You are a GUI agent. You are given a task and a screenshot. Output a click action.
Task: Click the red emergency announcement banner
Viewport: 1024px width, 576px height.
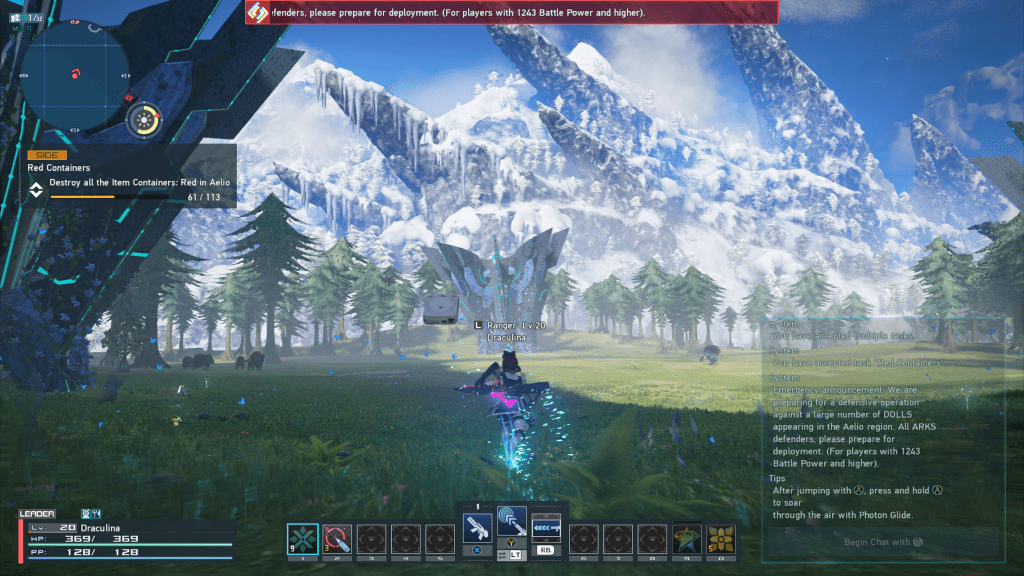point(511,12)
